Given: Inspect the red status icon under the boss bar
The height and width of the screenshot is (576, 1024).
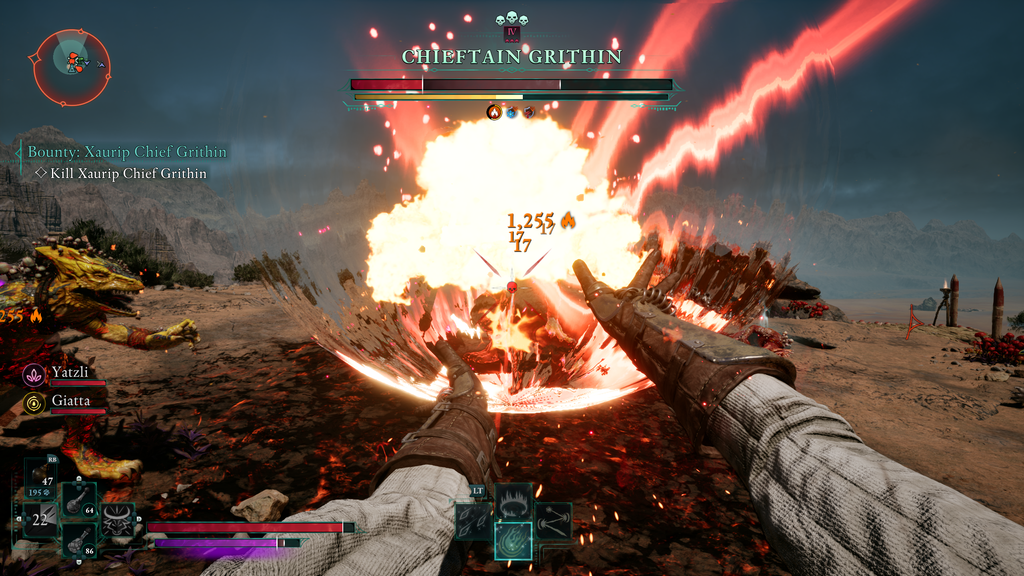Looking at the screenshot, I should [529, 112].
